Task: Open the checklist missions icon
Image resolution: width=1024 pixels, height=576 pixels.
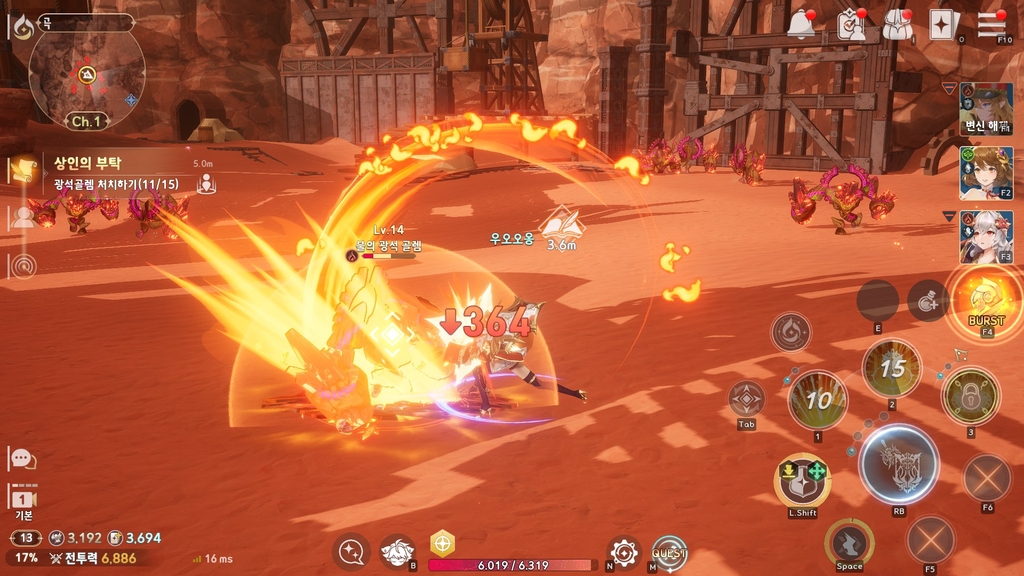Action: coord(851,26)
